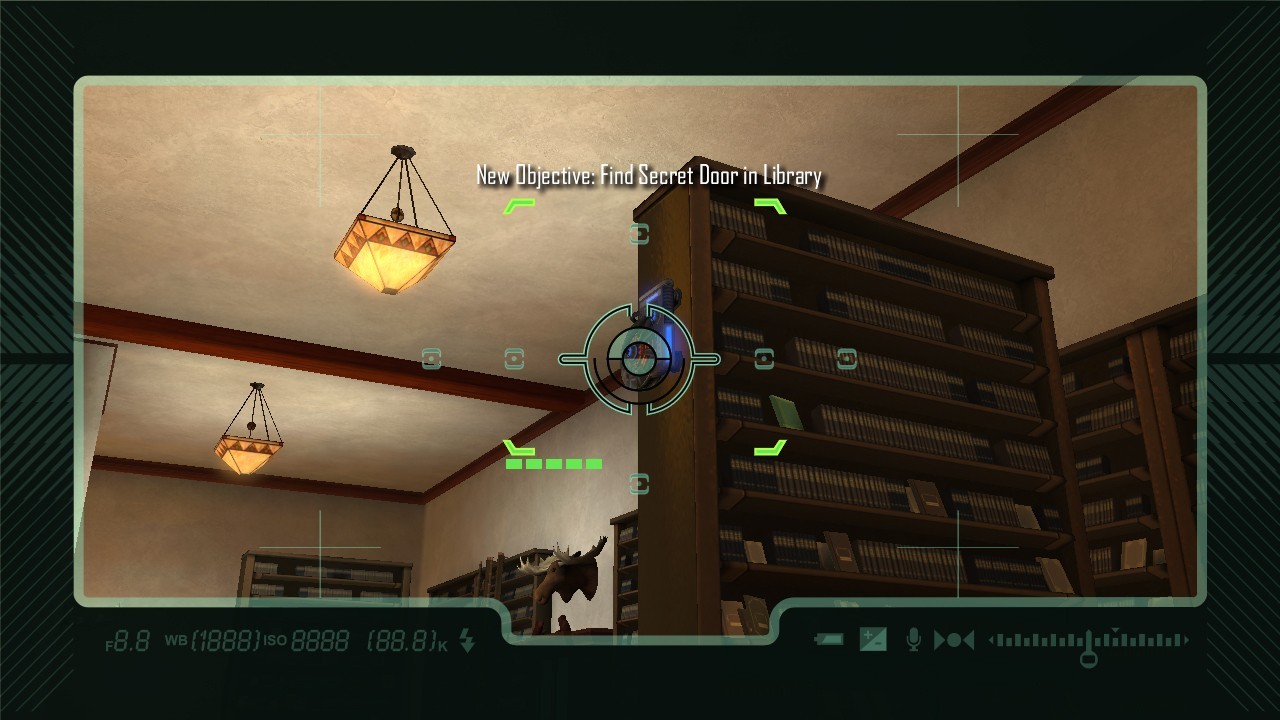Select the focus icon beside the microphone
The image size is (1280, 720).
point(954,640)
